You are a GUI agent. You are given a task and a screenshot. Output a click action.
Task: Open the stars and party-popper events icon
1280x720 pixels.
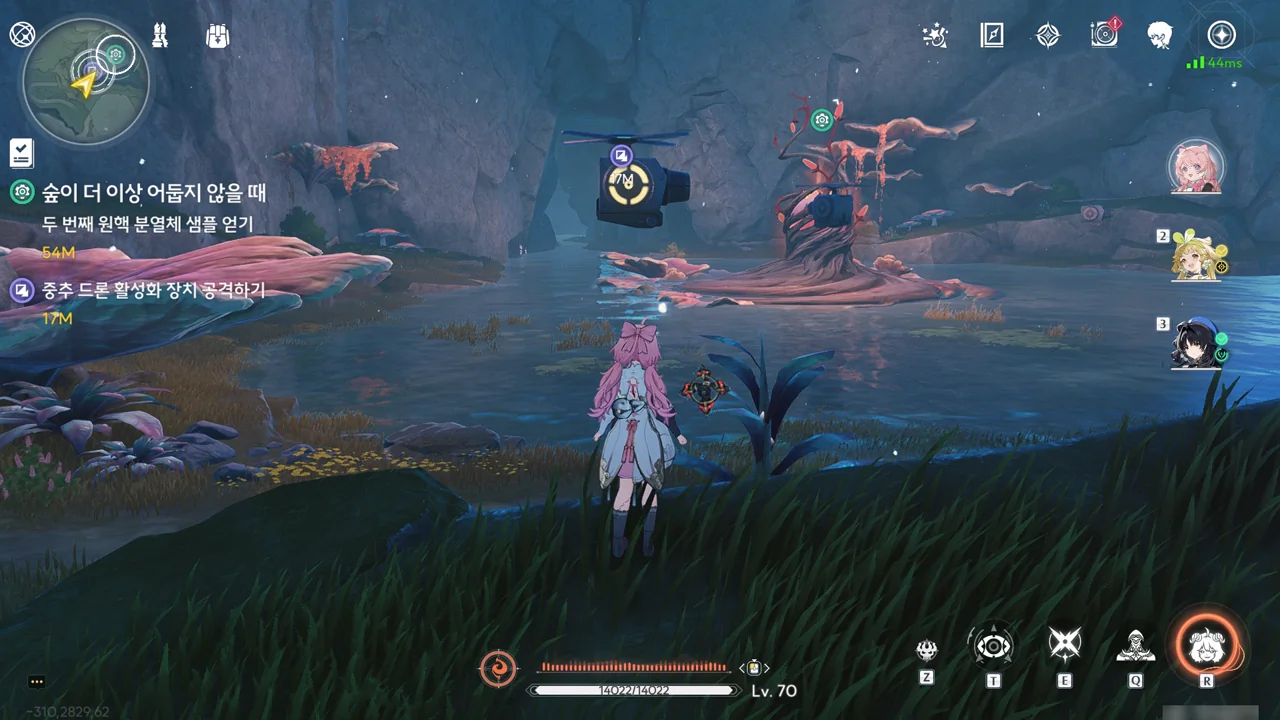(x=934, y=36)
